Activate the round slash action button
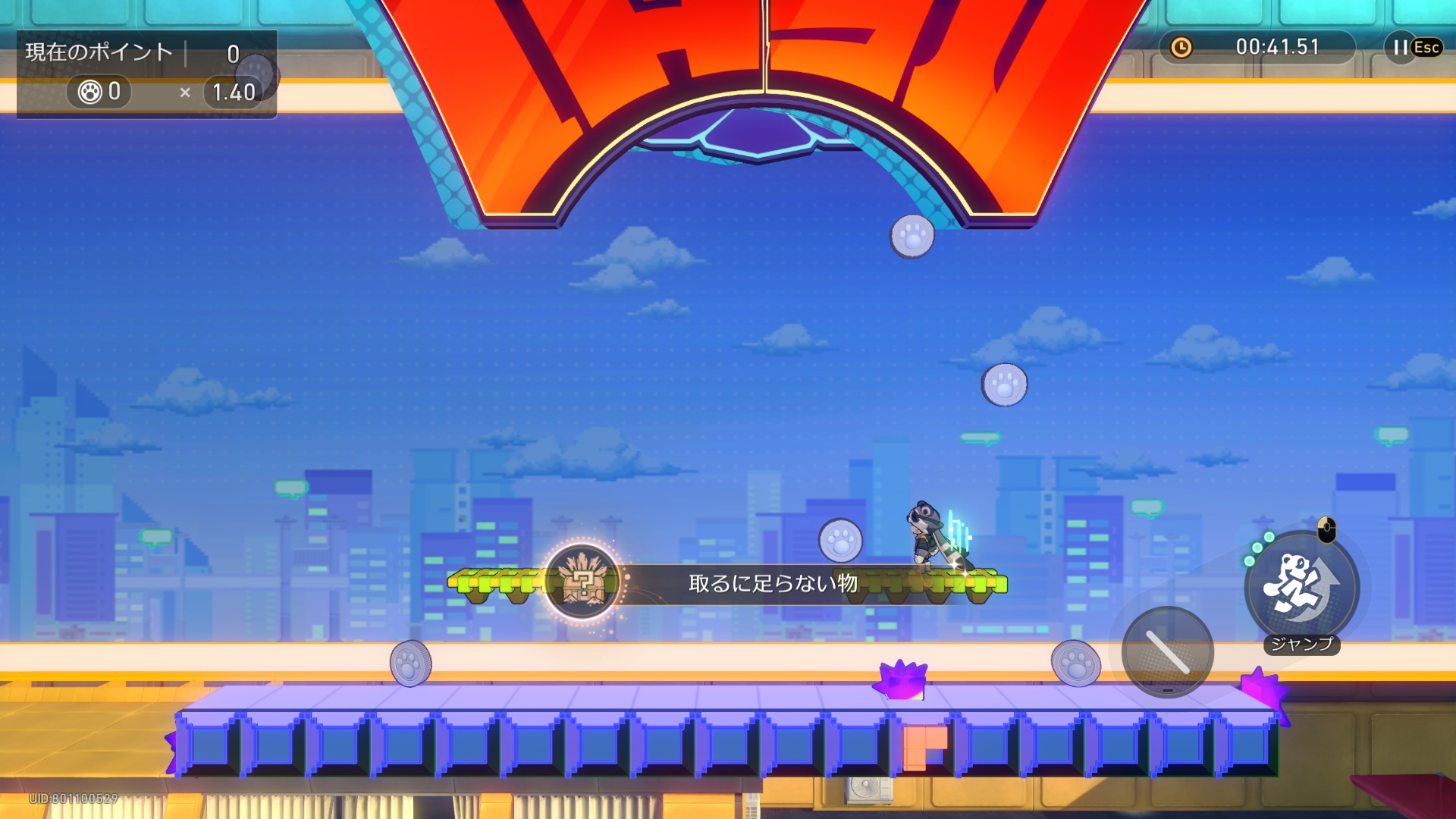The image size is (1456, 819). [x=1167, y=652]
